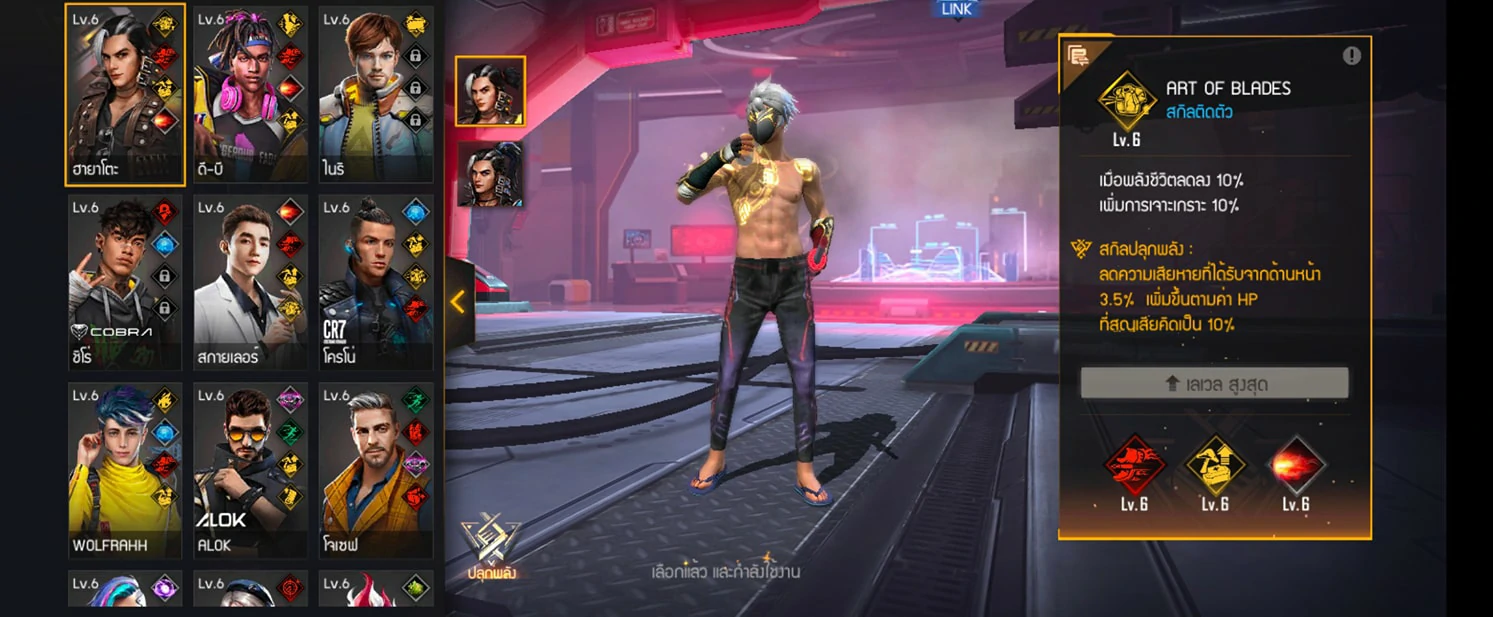Choose the Joseph character in orange jacket
Viewport: 1493px width, 617px height.
(x=375, y=470)
